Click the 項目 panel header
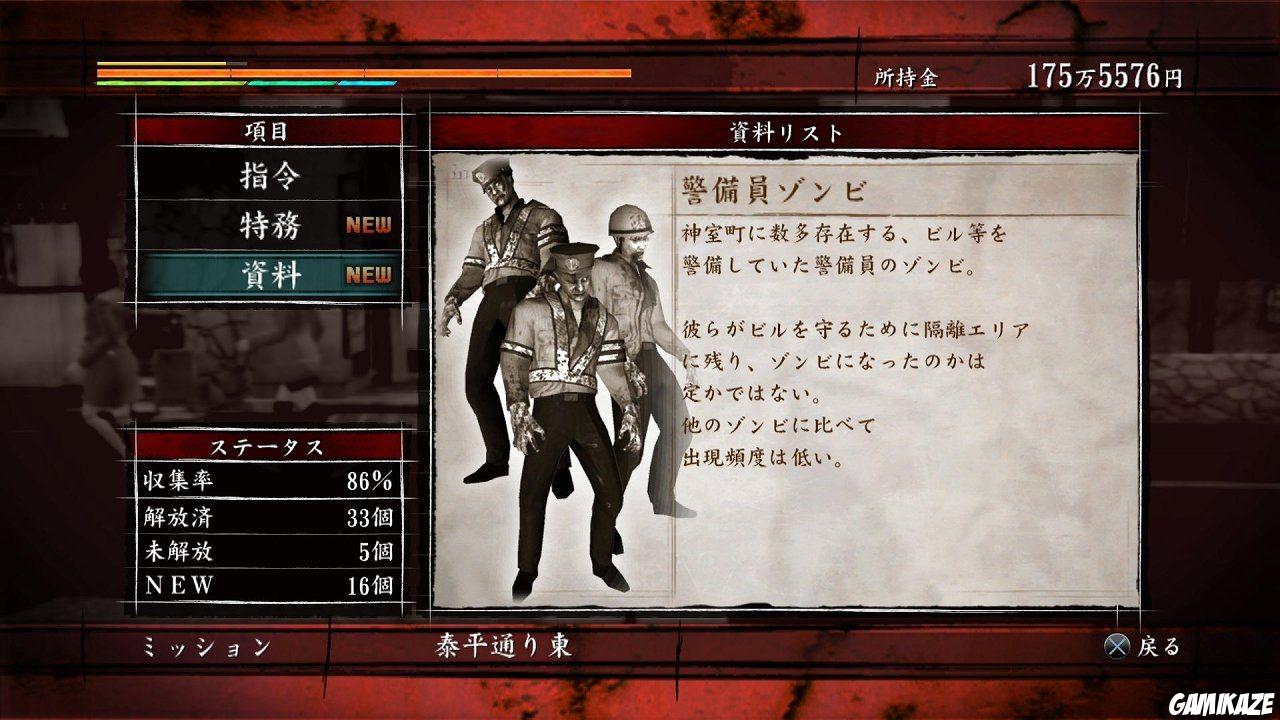 [x=265, y=131]
